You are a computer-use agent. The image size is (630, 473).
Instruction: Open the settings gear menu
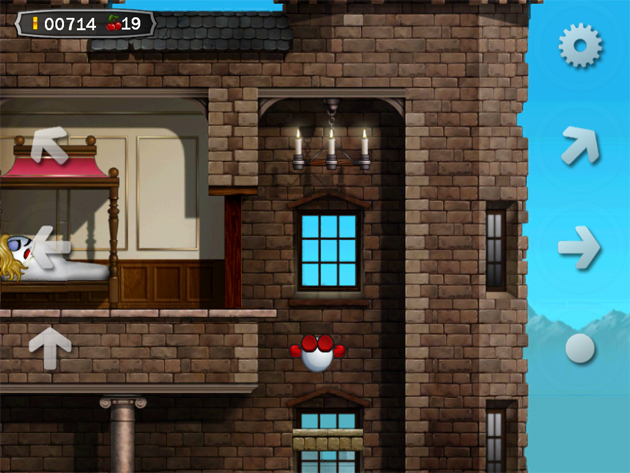(x=580, y=46)
